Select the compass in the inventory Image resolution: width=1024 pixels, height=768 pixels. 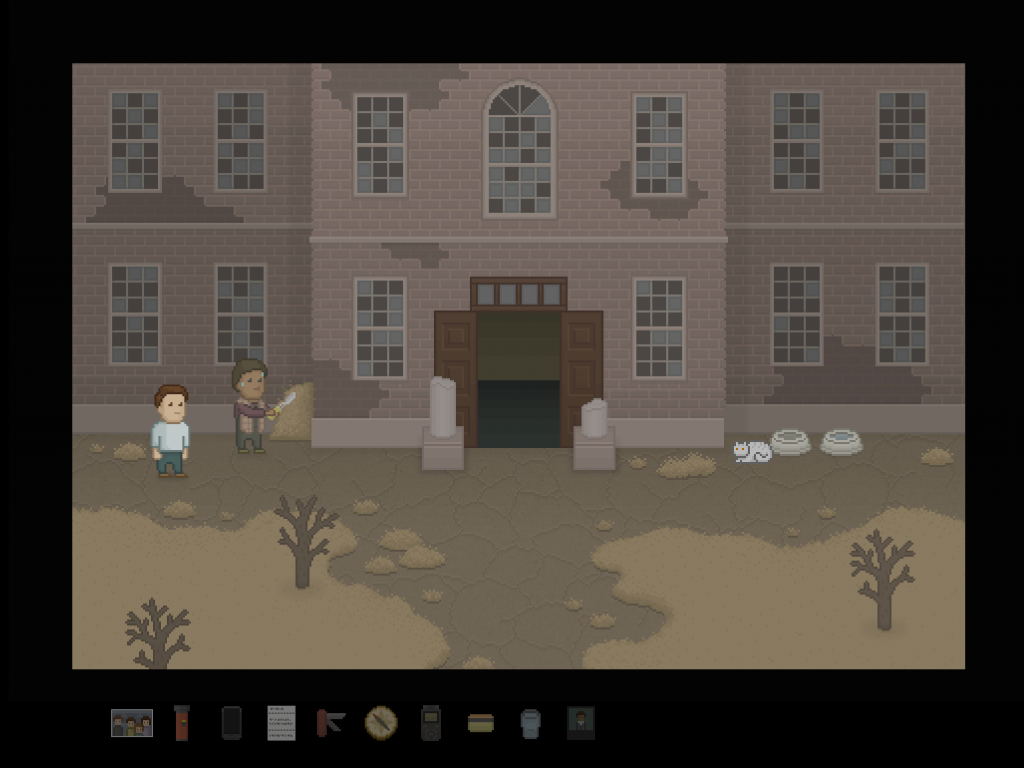(x=381, y=722)
